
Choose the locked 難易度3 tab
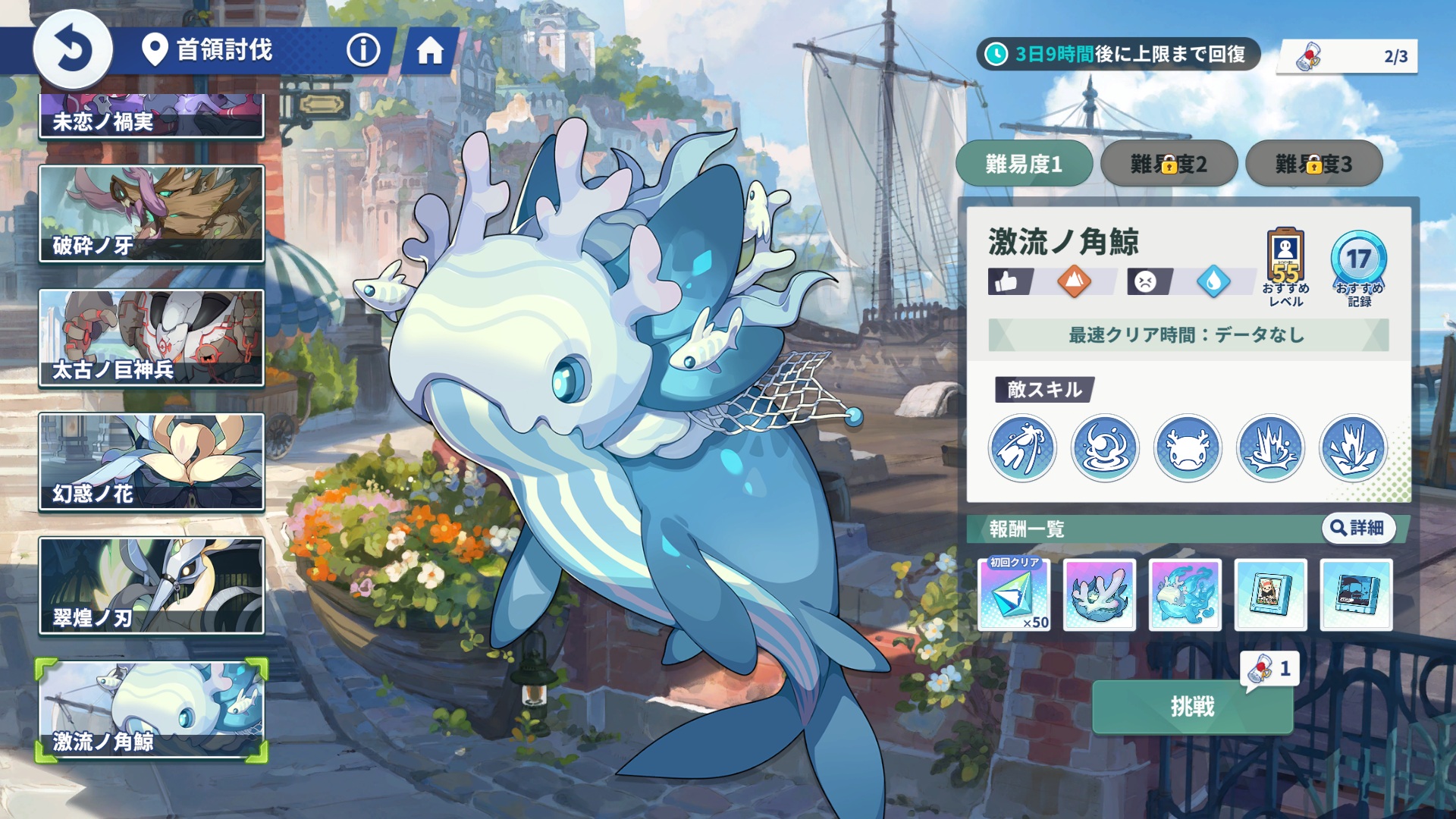point(1313,163)
